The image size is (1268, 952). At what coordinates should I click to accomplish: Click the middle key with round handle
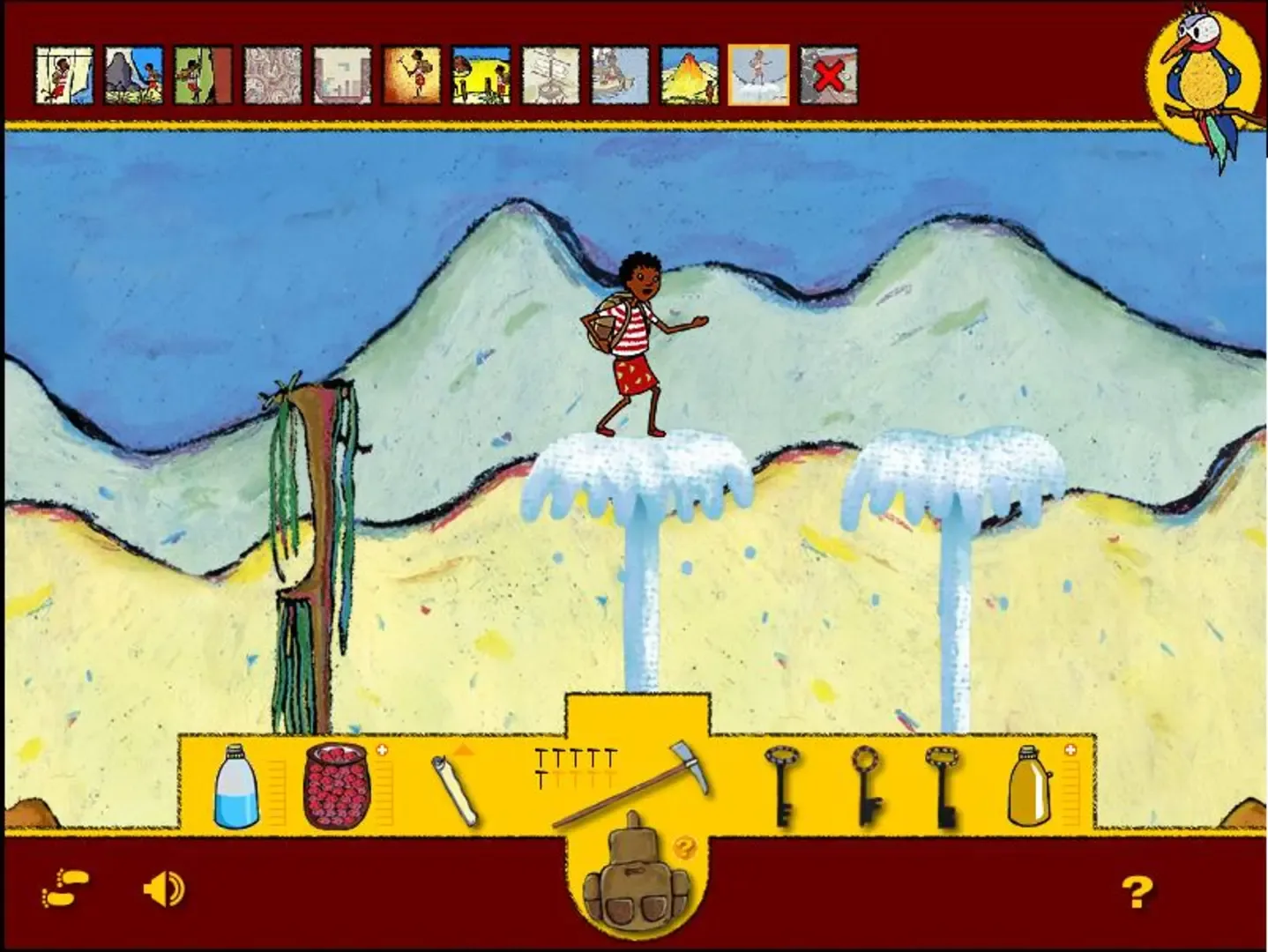tap(866, 789)
